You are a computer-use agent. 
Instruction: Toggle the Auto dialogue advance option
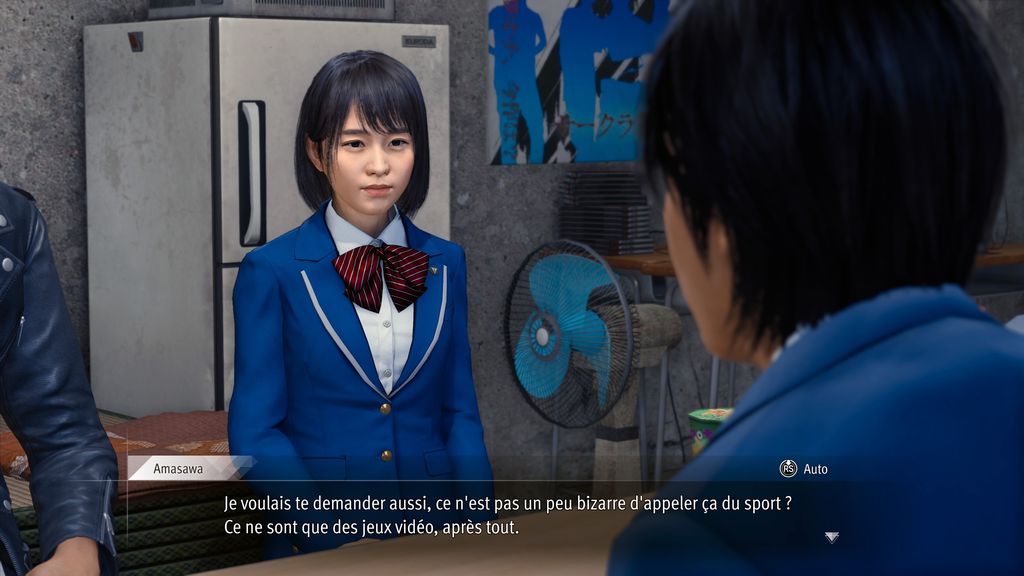coord(803,468)
